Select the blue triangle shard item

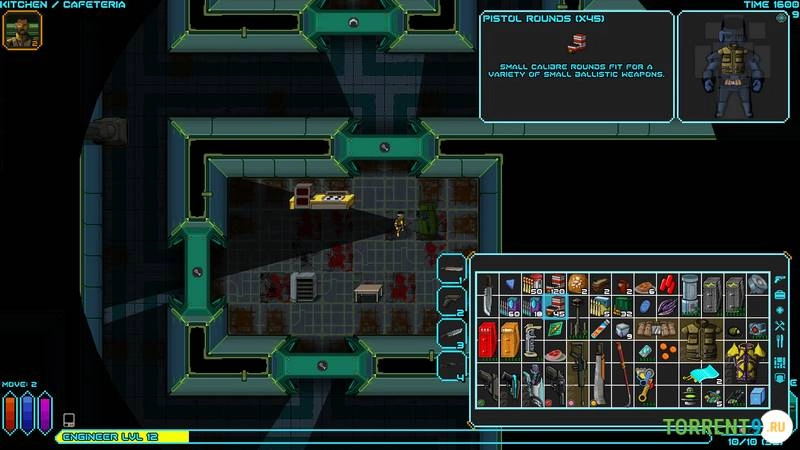pyautogui.click(x=510, y=285)
